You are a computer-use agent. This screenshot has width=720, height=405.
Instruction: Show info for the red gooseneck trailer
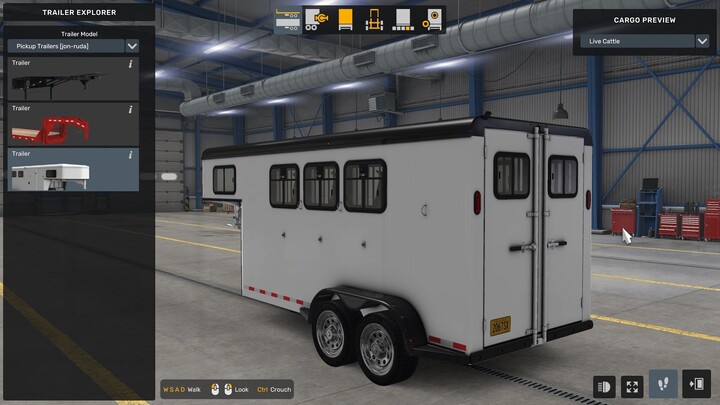[131, 110]
